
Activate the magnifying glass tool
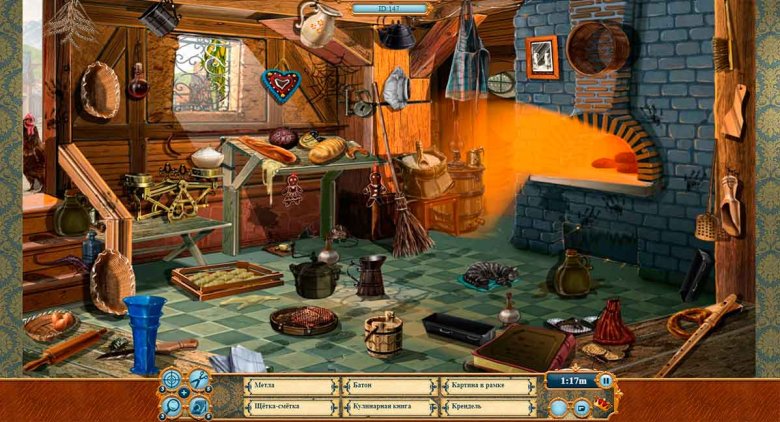pos(172,406)
